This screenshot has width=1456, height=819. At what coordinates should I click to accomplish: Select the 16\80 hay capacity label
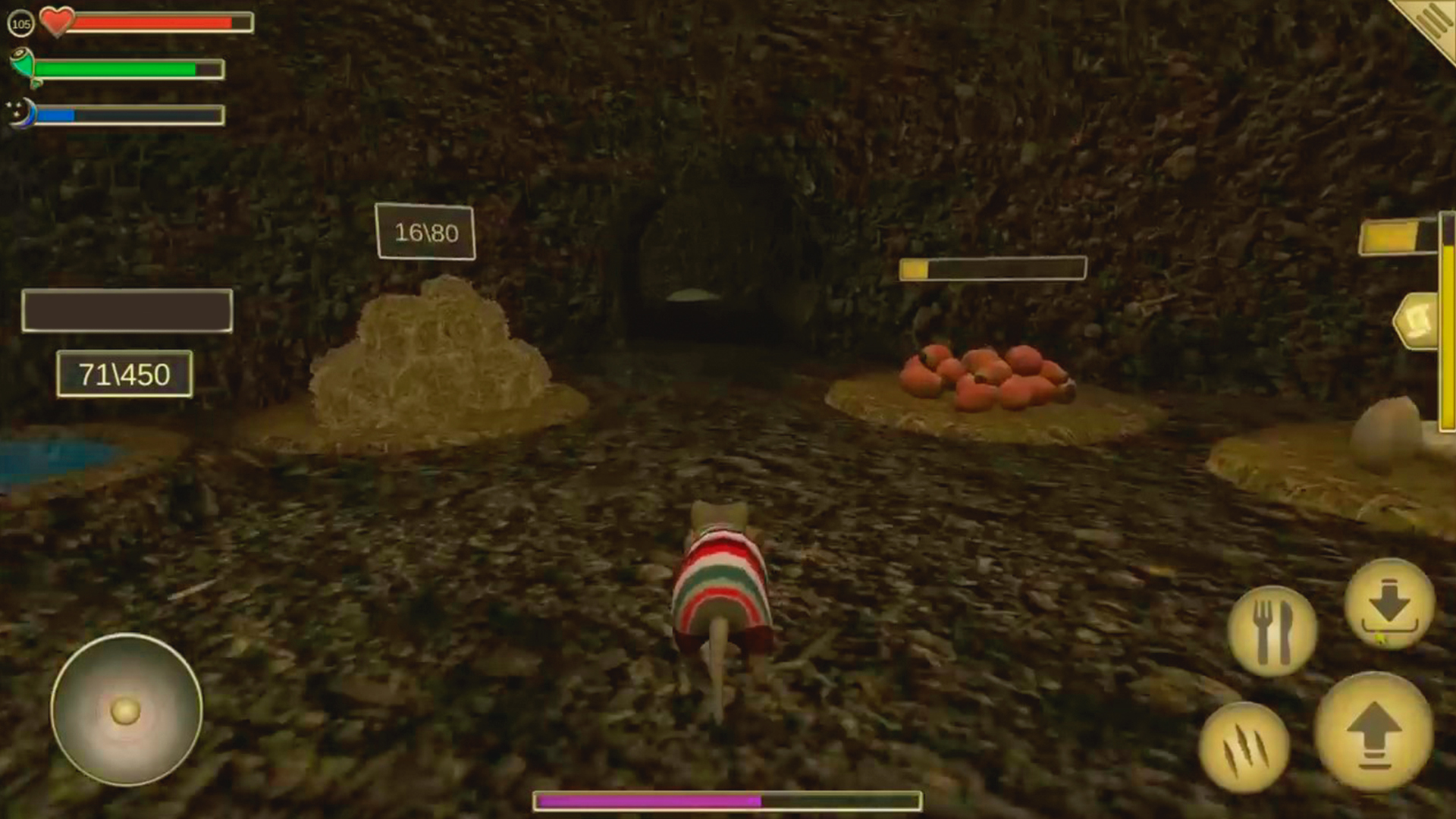(x=426, y=233)
